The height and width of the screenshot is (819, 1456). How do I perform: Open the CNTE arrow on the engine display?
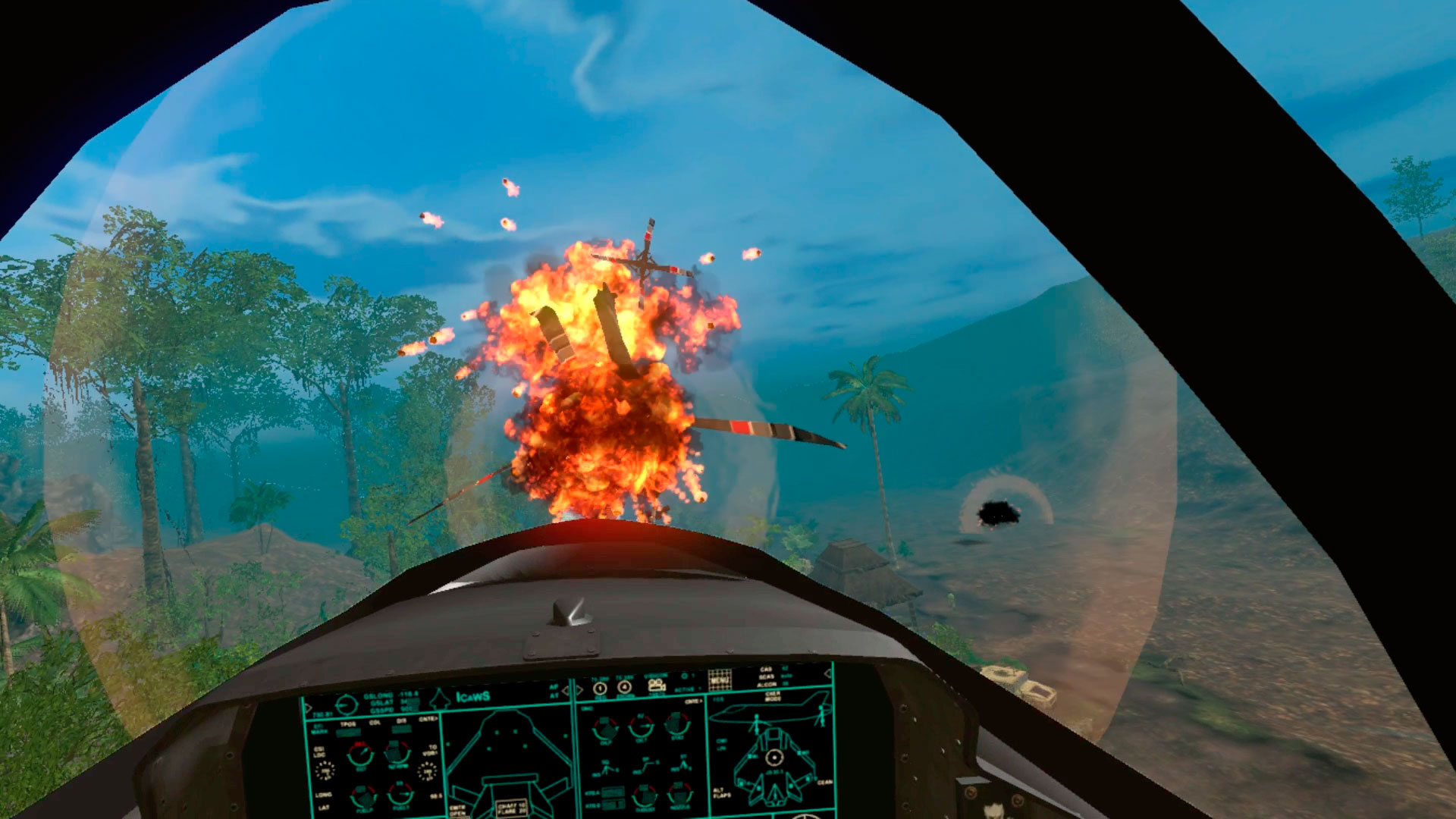[692, 701]
